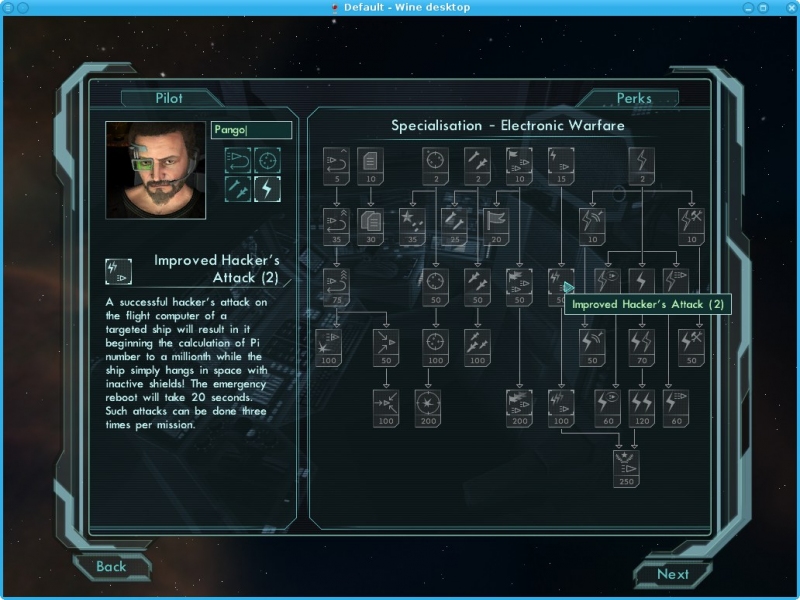
Task: Proceed with the Next button
Action: (x=672, y=574)
